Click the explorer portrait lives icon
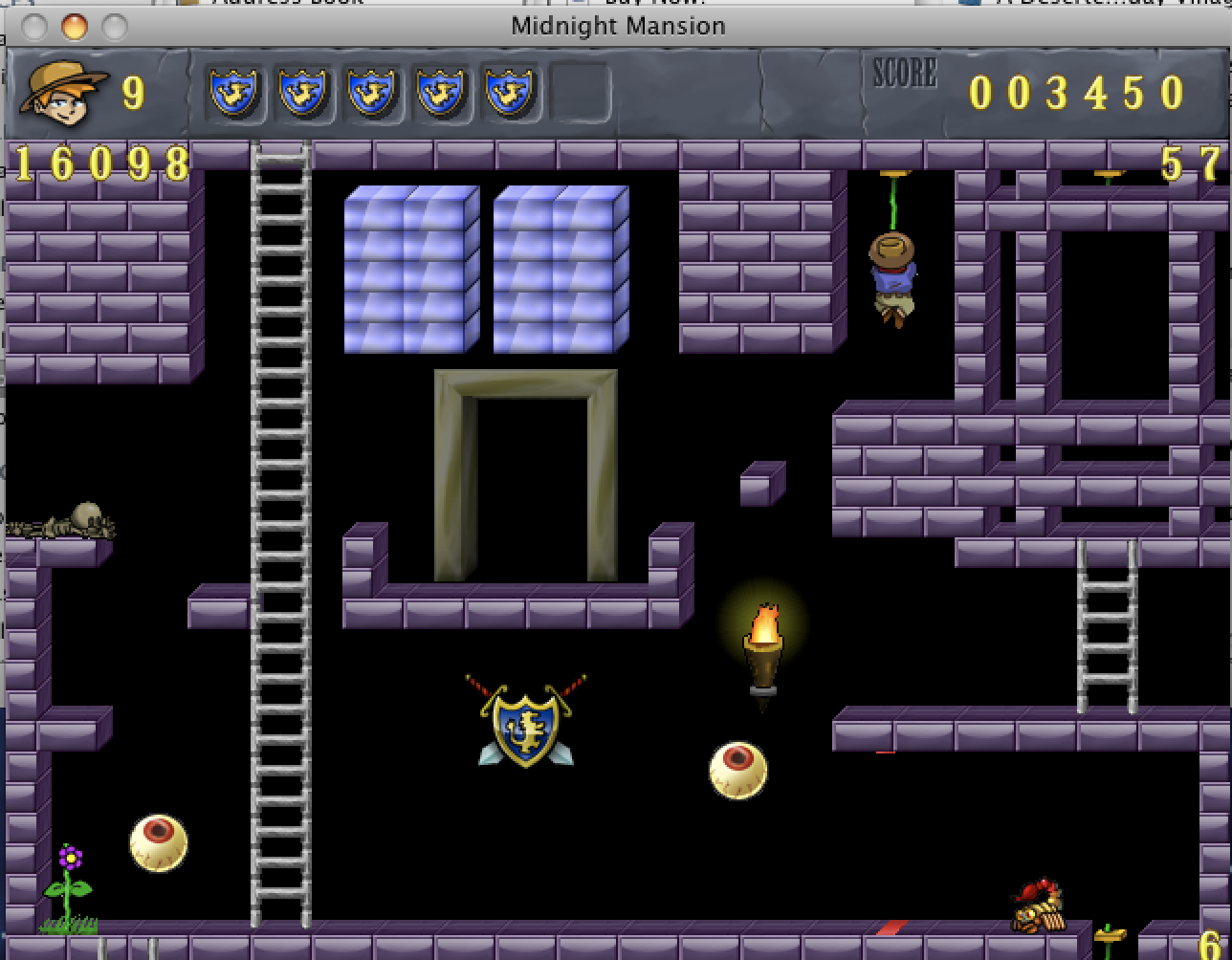Viewport: 1232px width, 960px height. tap(62, 92)
